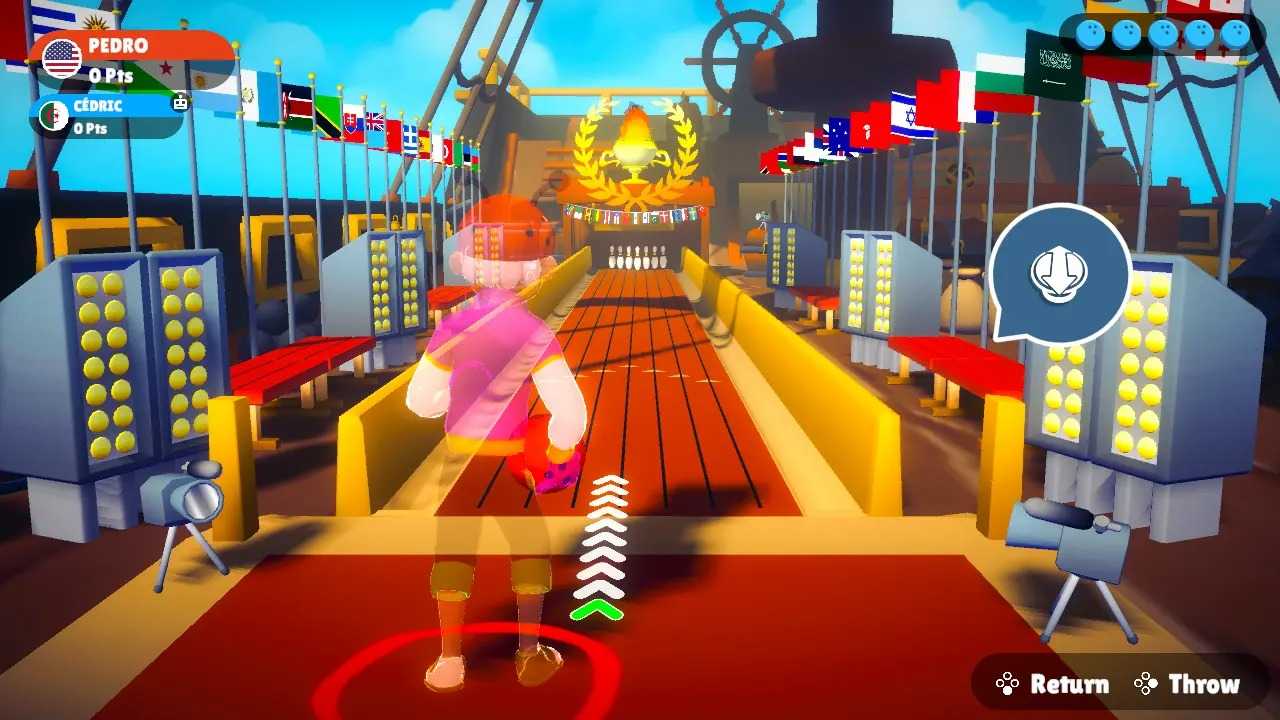Click the controller button icon next to Throw

point(1145,683)
